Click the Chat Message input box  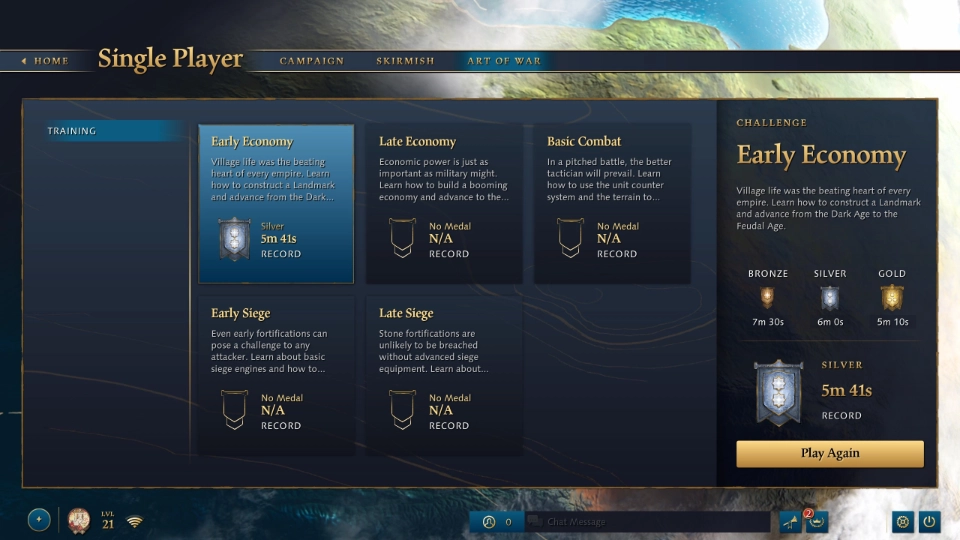pos(648,521)
